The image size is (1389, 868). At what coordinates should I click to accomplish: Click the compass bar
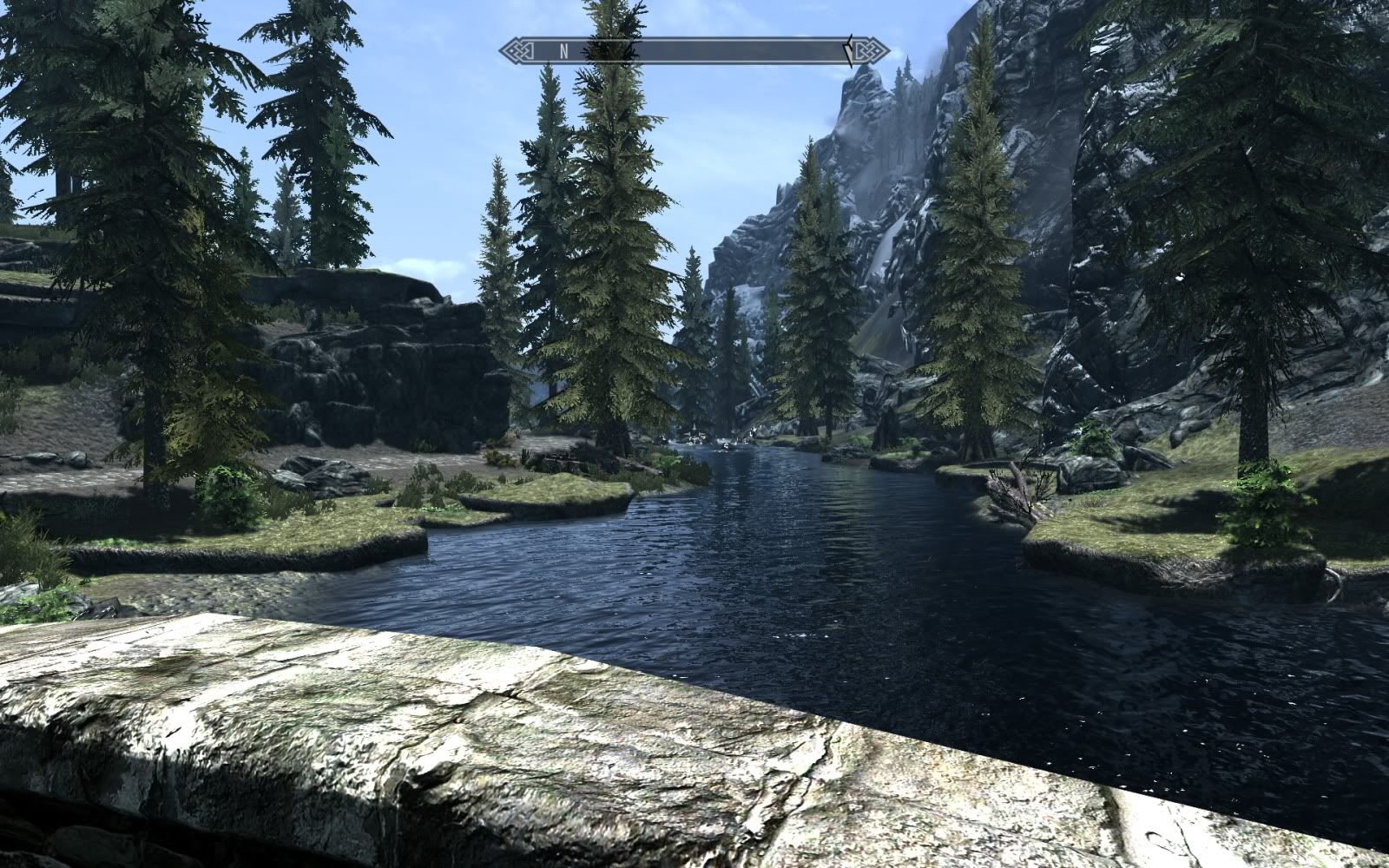pos(694,50)
